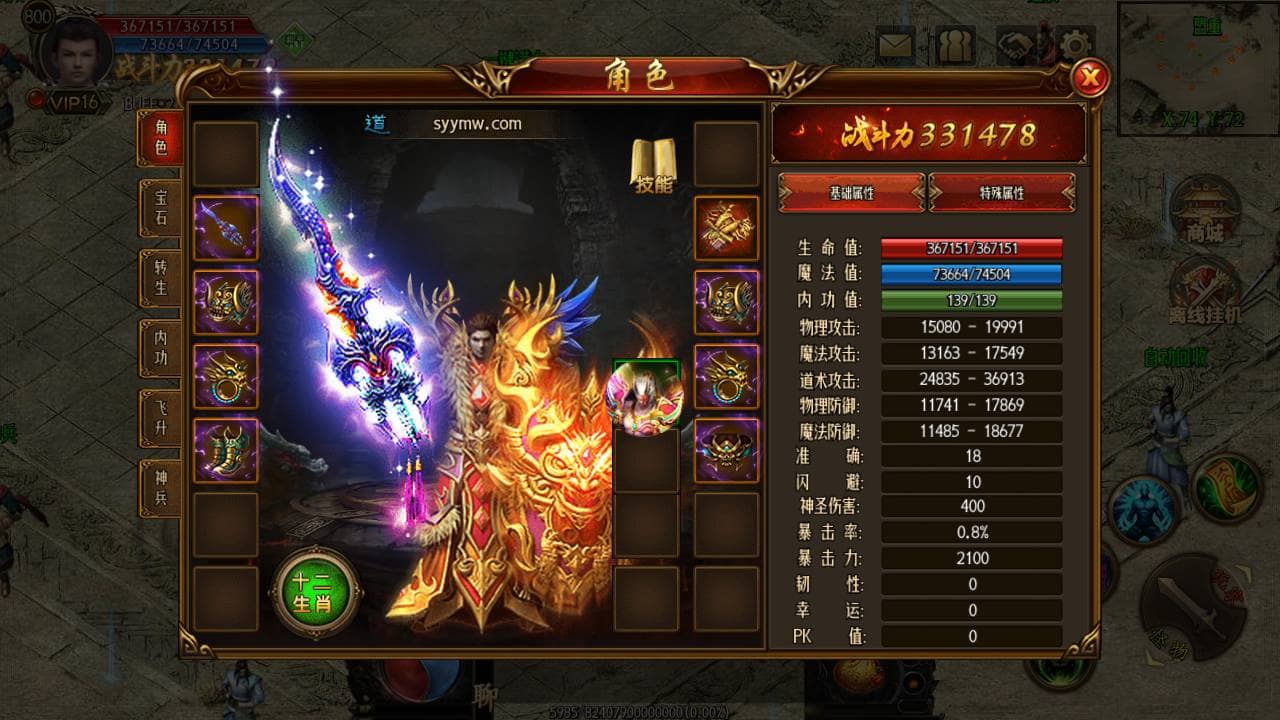
Task: Open the 技能 skills book
Action: [653, 166]
